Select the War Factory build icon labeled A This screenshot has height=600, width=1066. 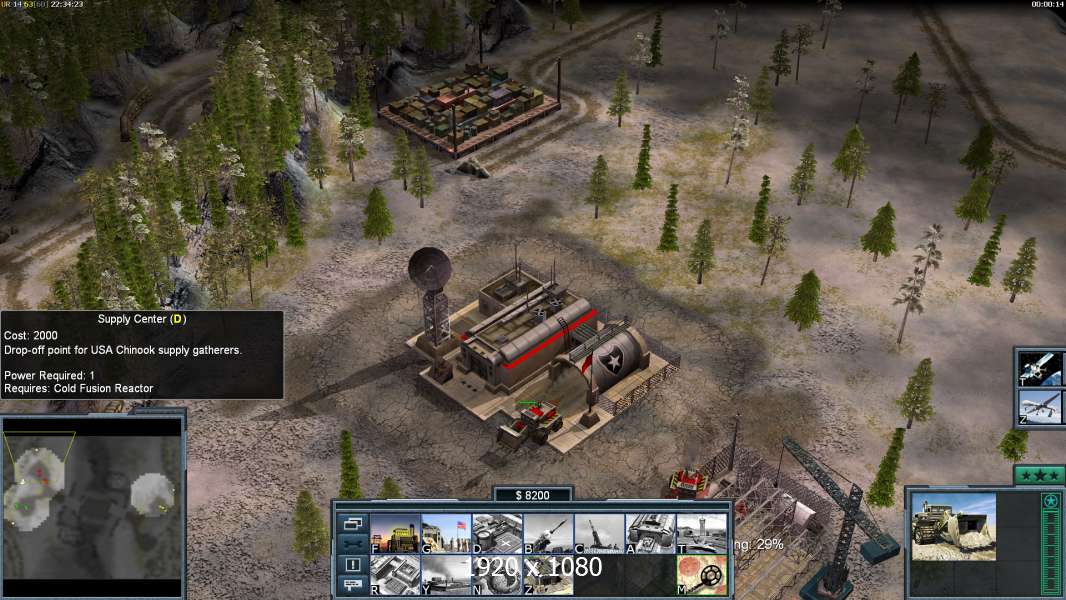(650, 533)
